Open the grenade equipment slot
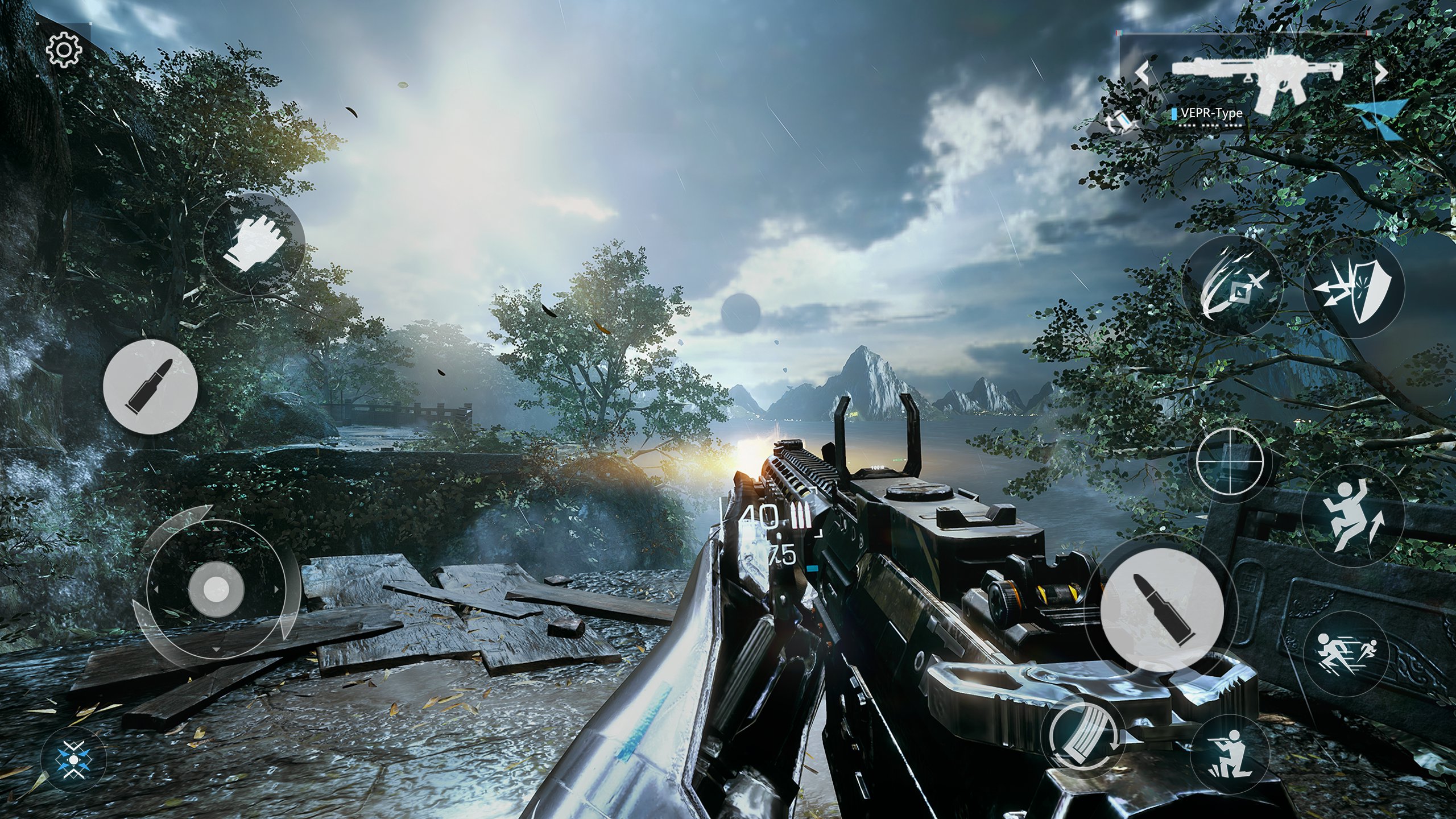1456x819 pixels. pos(1119,121)
